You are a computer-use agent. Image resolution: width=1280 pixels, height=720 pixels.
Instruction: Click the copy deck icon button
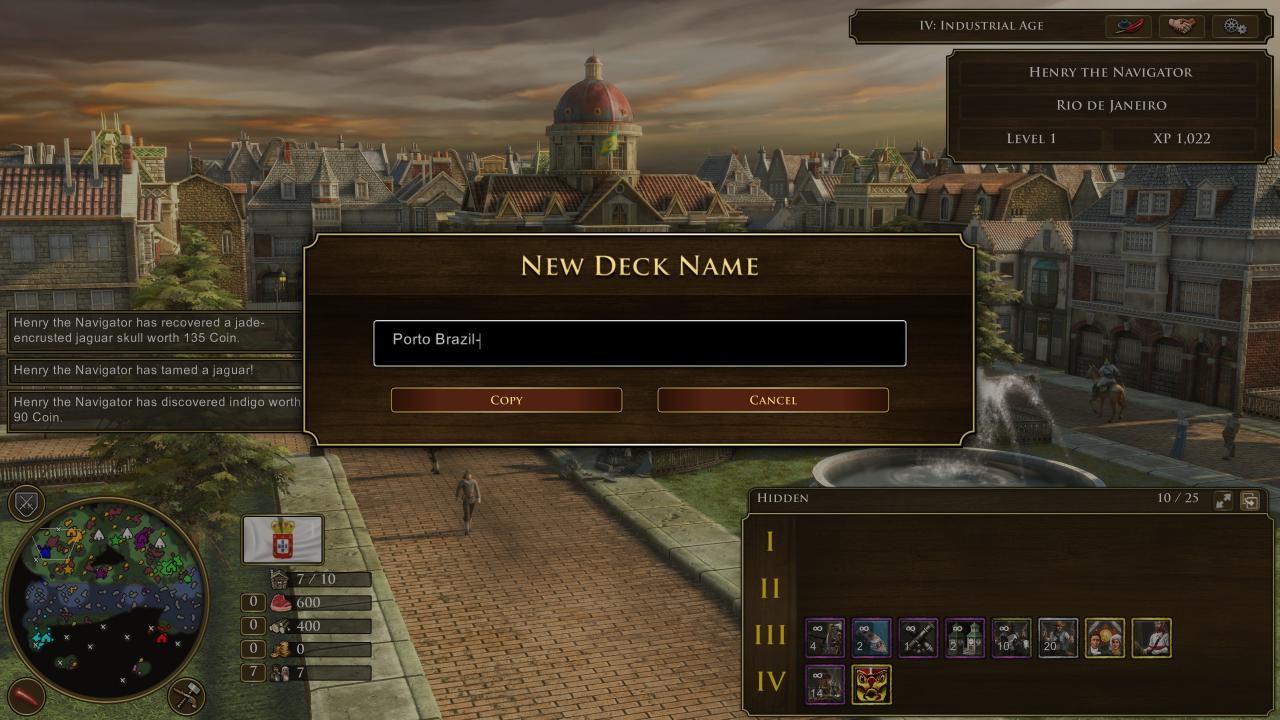1250,501
